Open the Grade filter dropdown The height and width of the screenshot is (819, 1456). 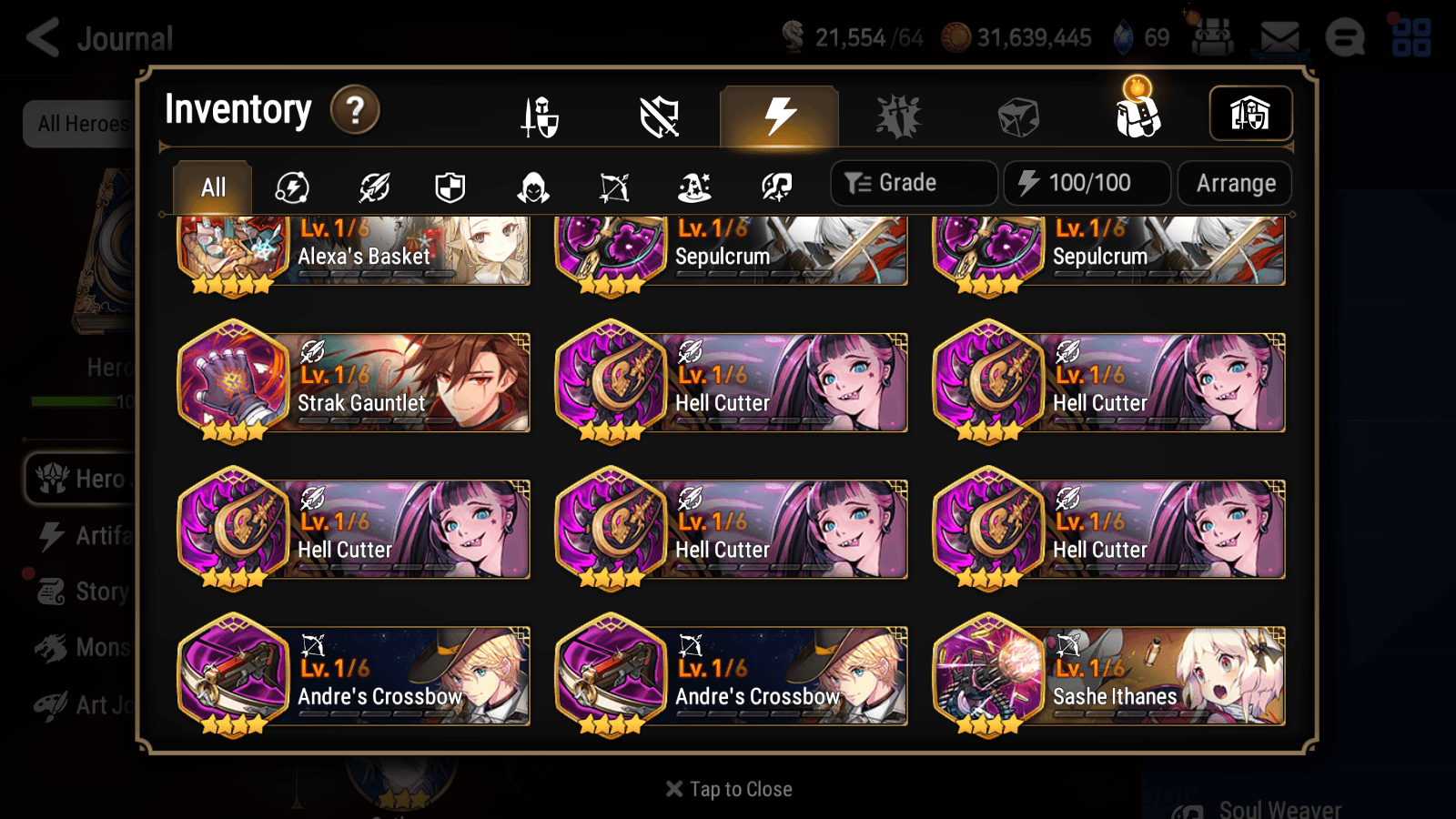pos(913,182)
